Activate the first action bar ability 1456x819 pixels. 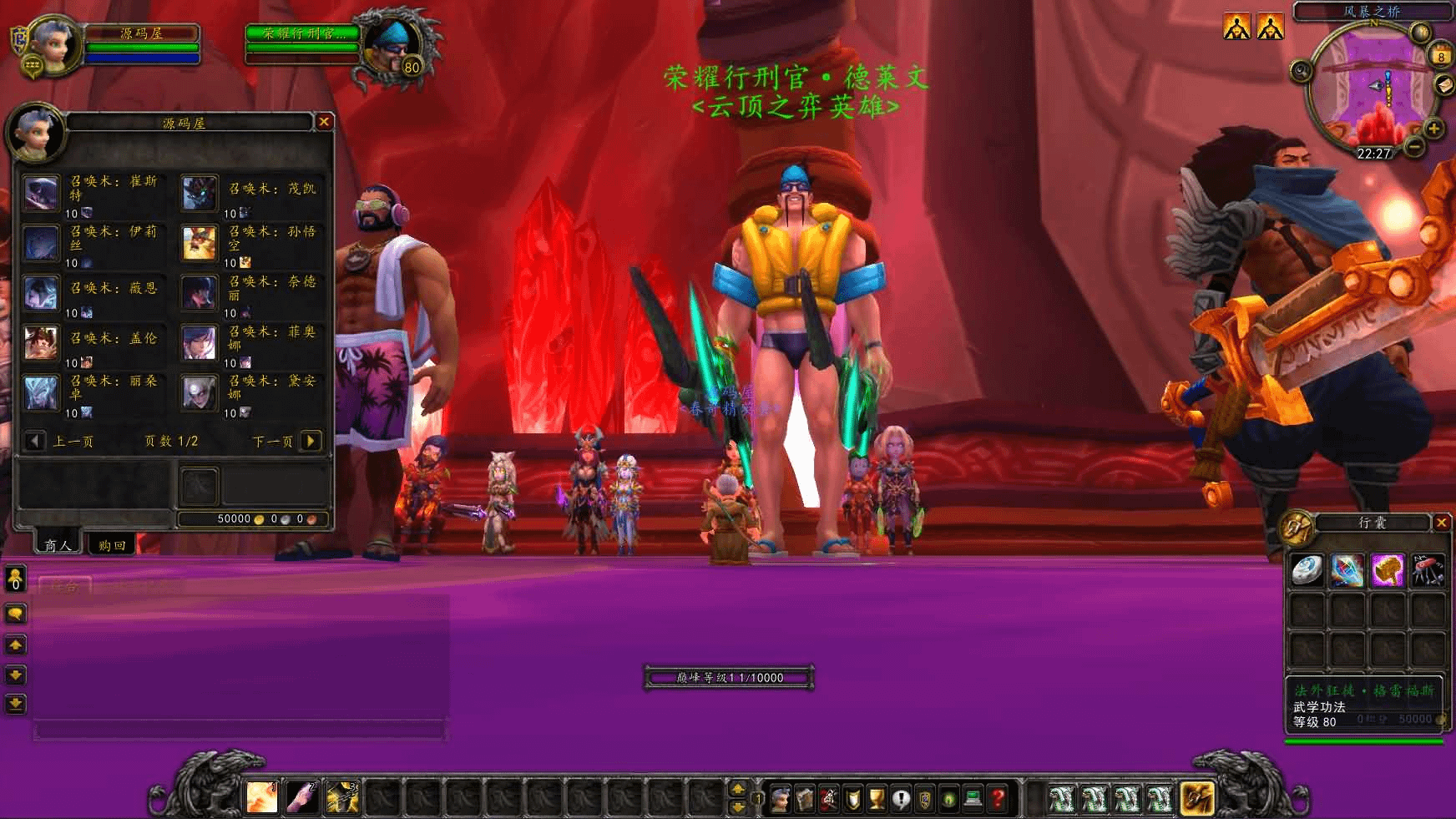[262, 798]
